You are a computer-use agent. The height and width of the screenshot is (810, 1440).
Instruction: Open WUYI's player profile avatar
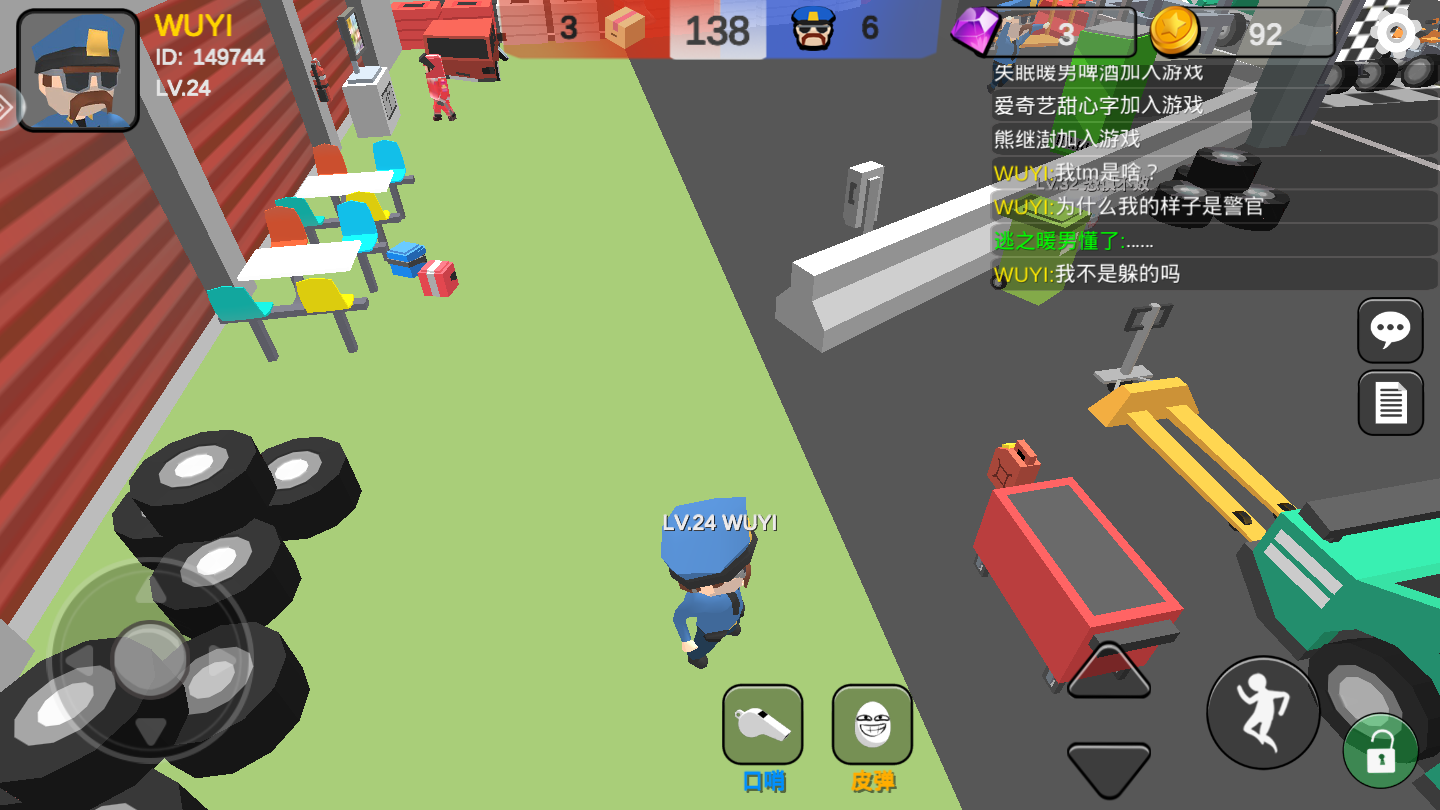[x=77, y=66]
